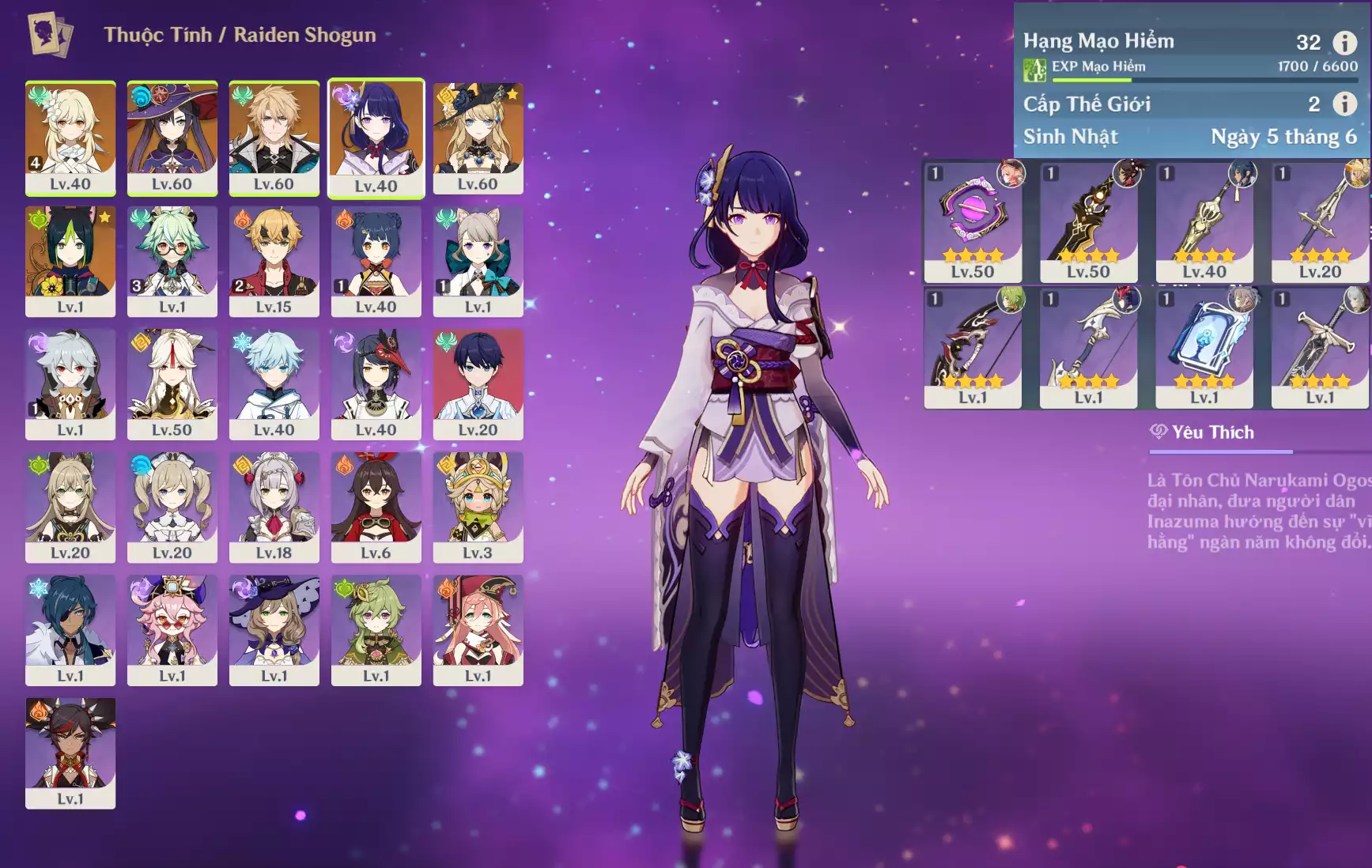Pick Noelle's Lv.18 character card

274,507
